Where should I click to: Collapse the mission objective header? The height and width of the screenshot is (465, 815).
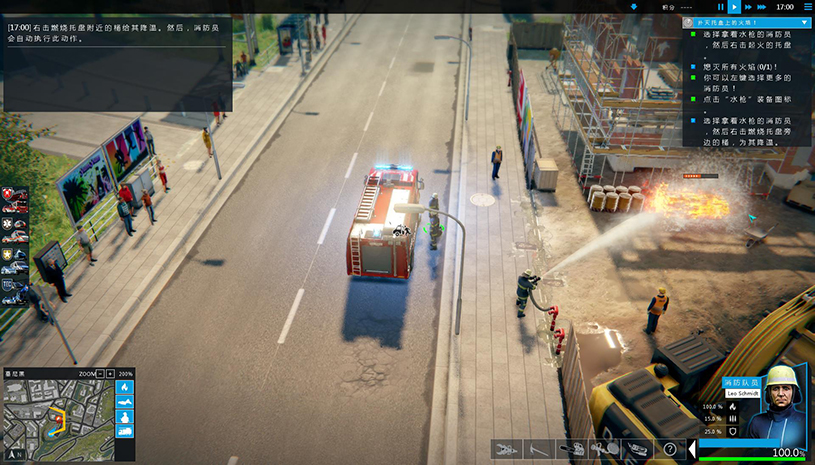pos(806,21)
